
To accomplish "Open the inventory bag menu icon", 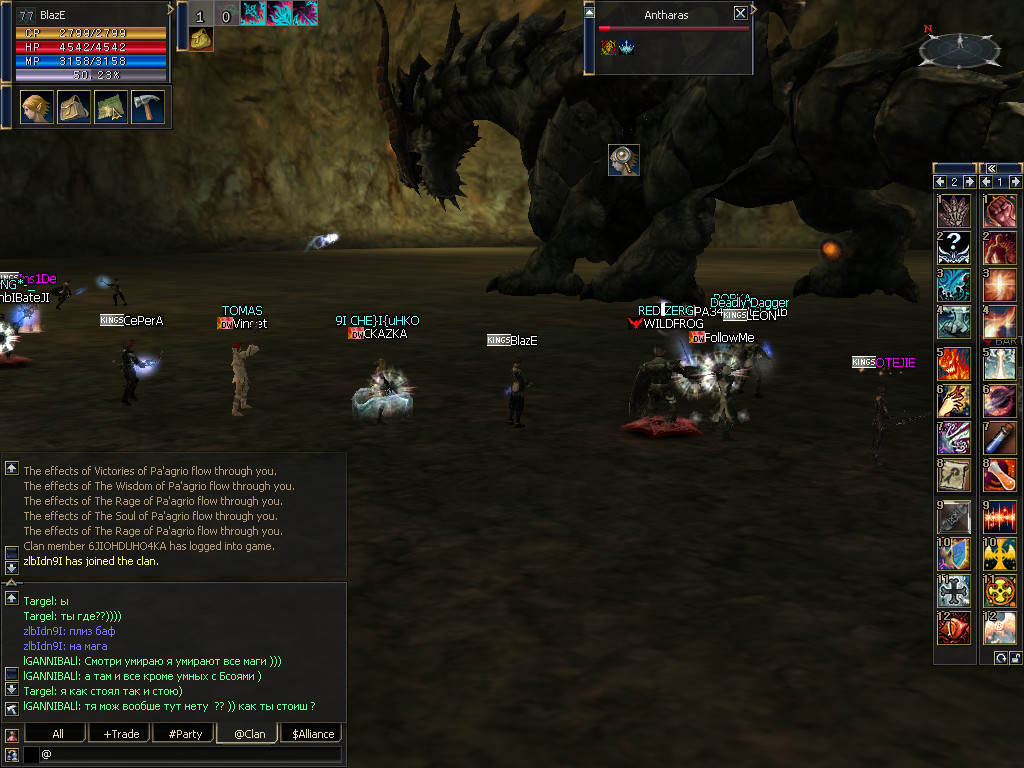I will [74, 106].
